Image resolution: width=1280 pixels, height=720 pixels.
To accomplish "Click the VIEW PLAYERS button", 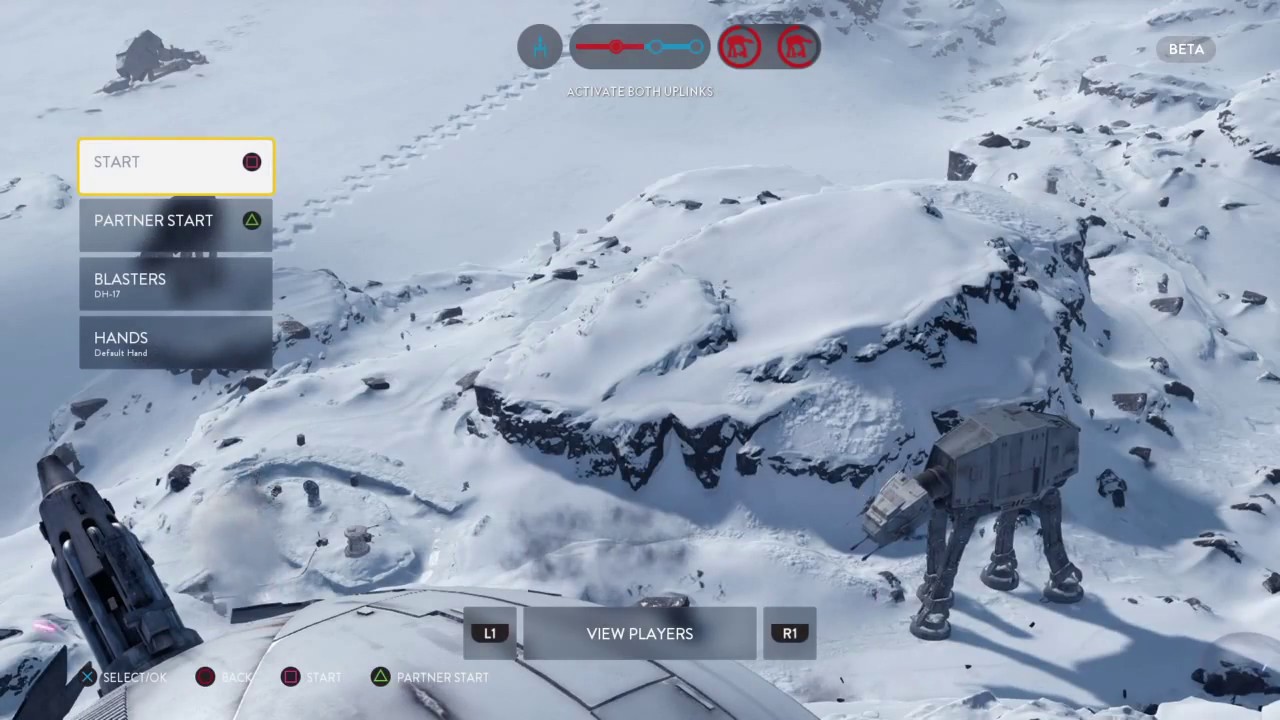I will [639, 633].
